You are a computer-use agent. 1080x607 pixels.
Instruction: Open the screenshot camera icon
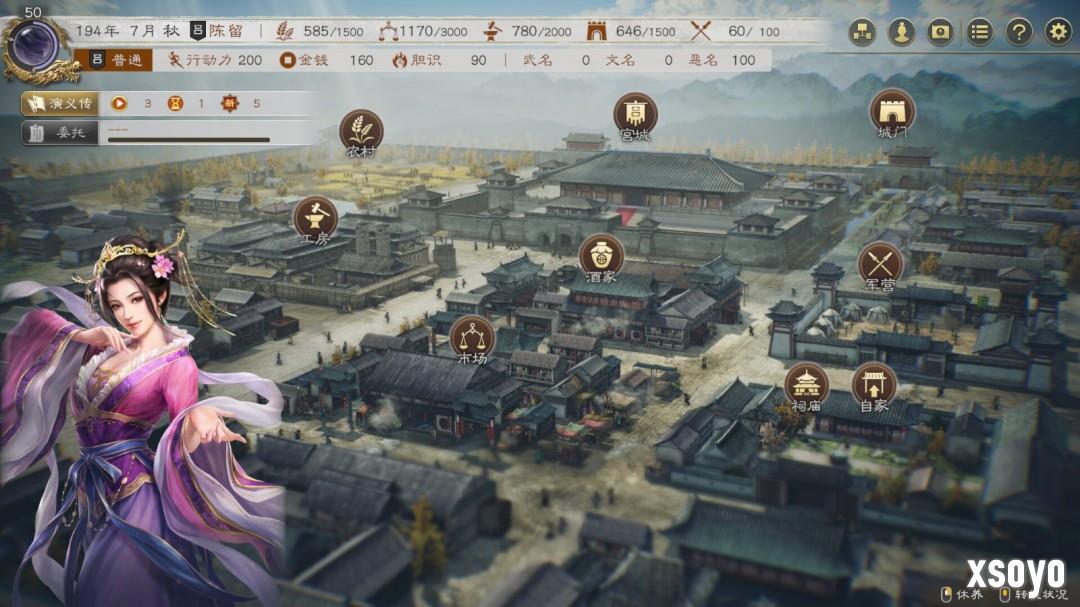tap(940, 32)
